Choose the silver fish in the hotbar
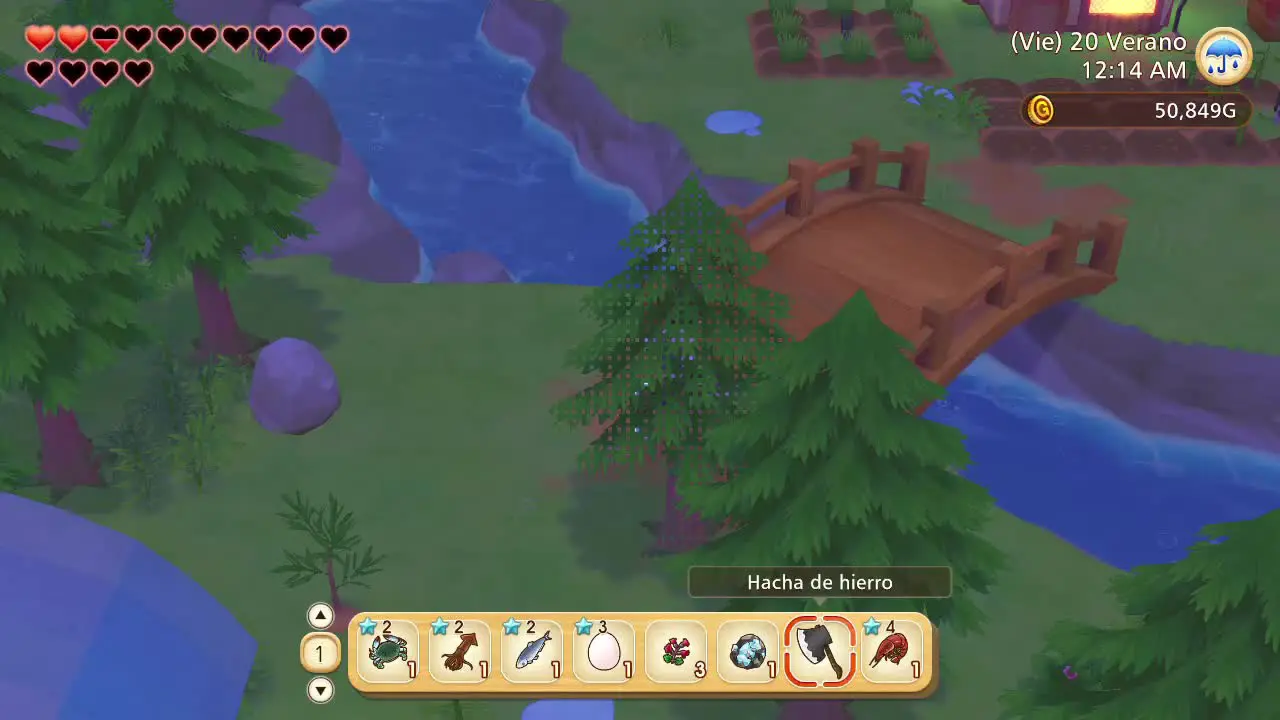The height and width of the screenshot is (720, 1280). point(532,652)
